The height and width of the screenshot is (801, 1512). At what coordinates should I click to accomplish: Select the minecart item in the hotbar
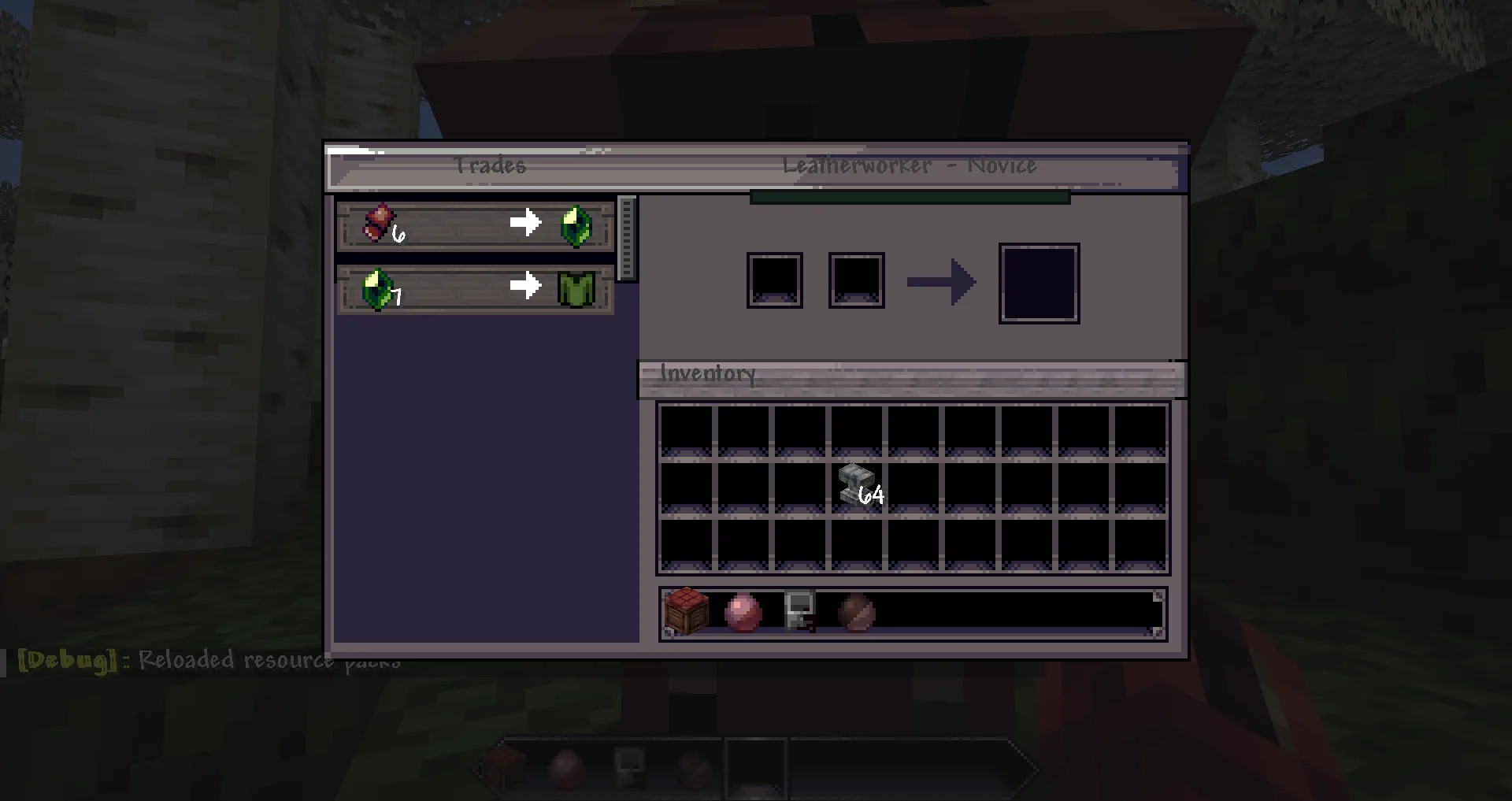pos(799,614)
